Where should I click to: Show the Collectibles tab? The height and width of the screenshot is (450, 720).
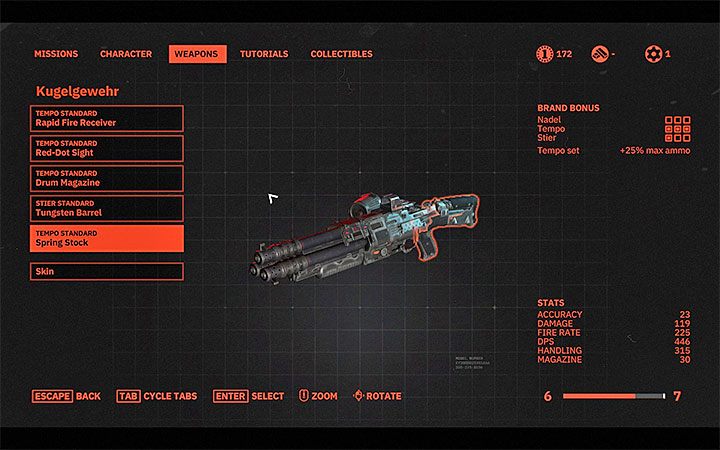pos(341,54)
